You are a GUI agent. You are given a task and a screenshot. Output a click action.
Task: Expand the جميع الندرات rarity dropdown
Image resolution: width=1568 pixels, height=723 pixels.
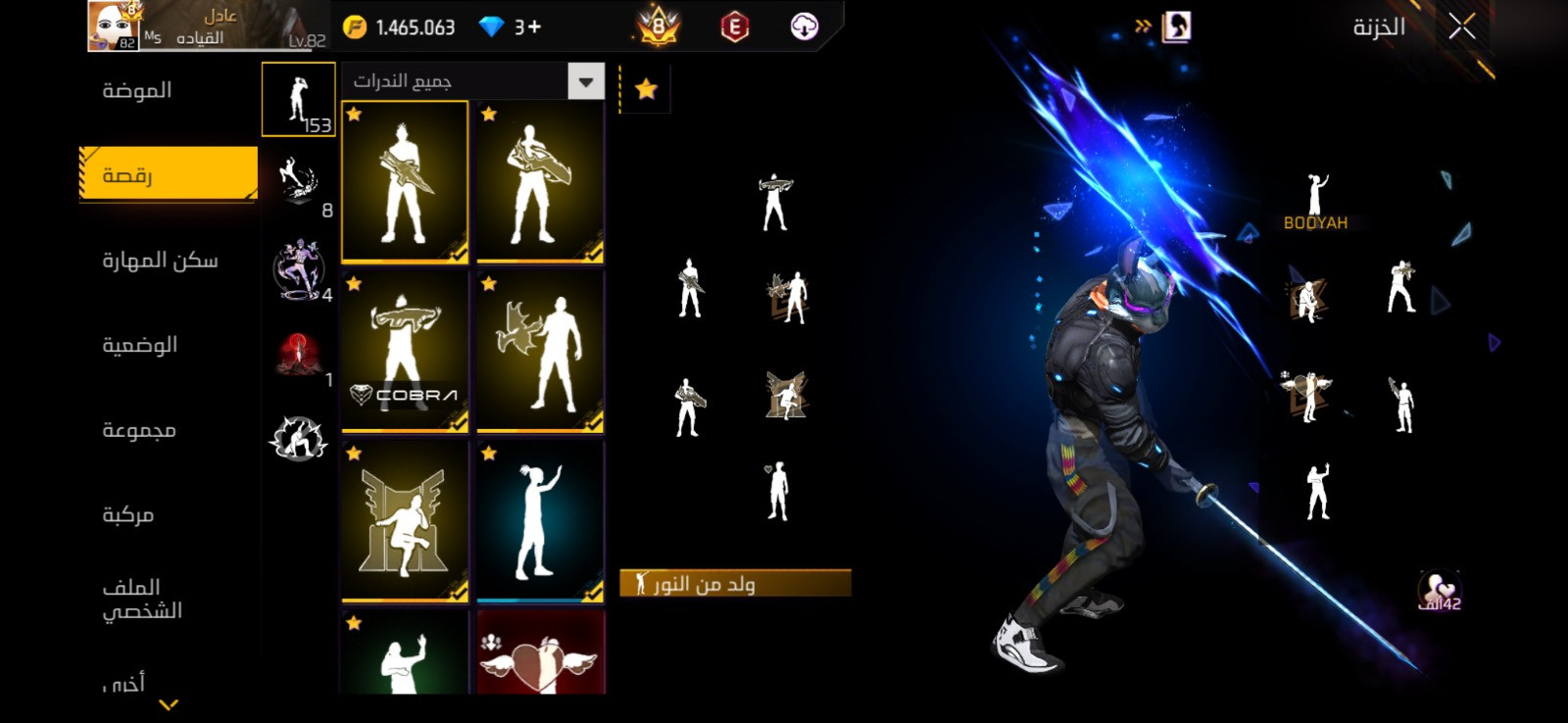click(x=585, y=81)
